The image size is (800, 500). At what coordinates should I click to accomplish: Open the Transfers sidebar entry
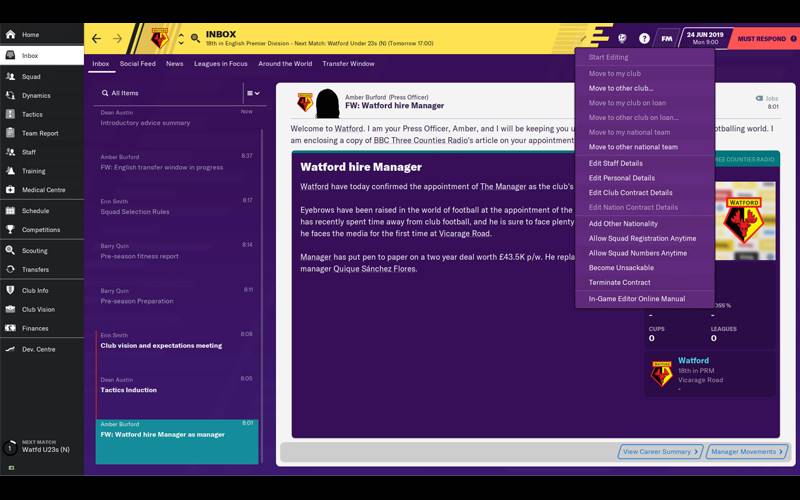35,270
